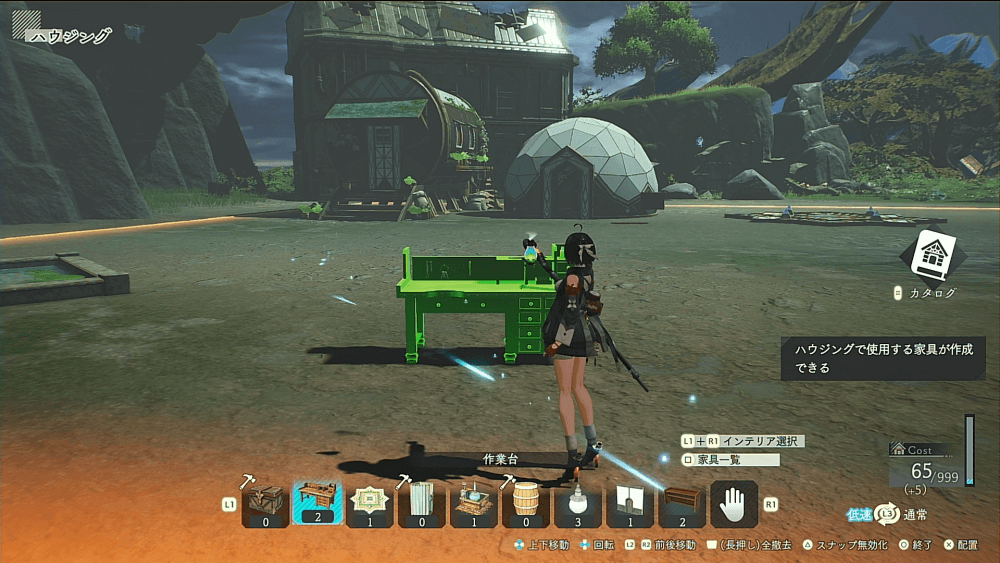Select the workbench slot in the hotbar
Screen dimensions: 1000x563
pyautogui.click(x=317, y=503)
